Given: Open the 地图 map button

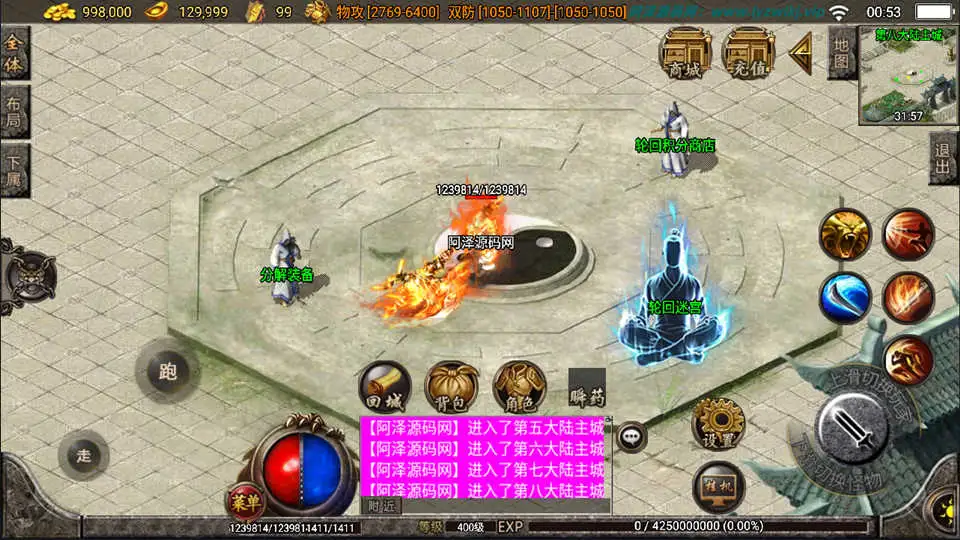Looking at the screenshot, I should (x=841, y=53).
